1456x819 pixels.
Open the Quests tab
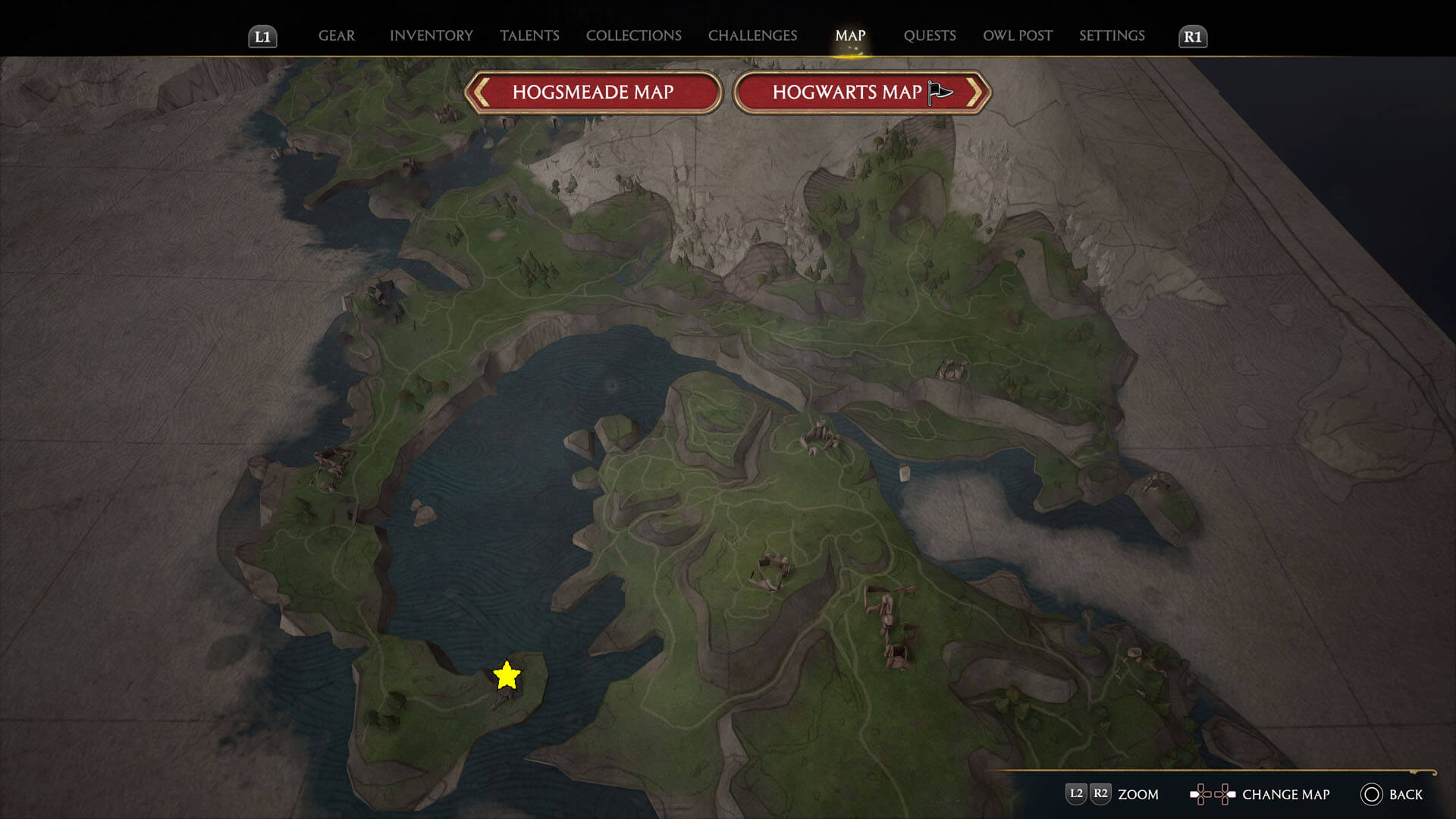tap(930, 35)
